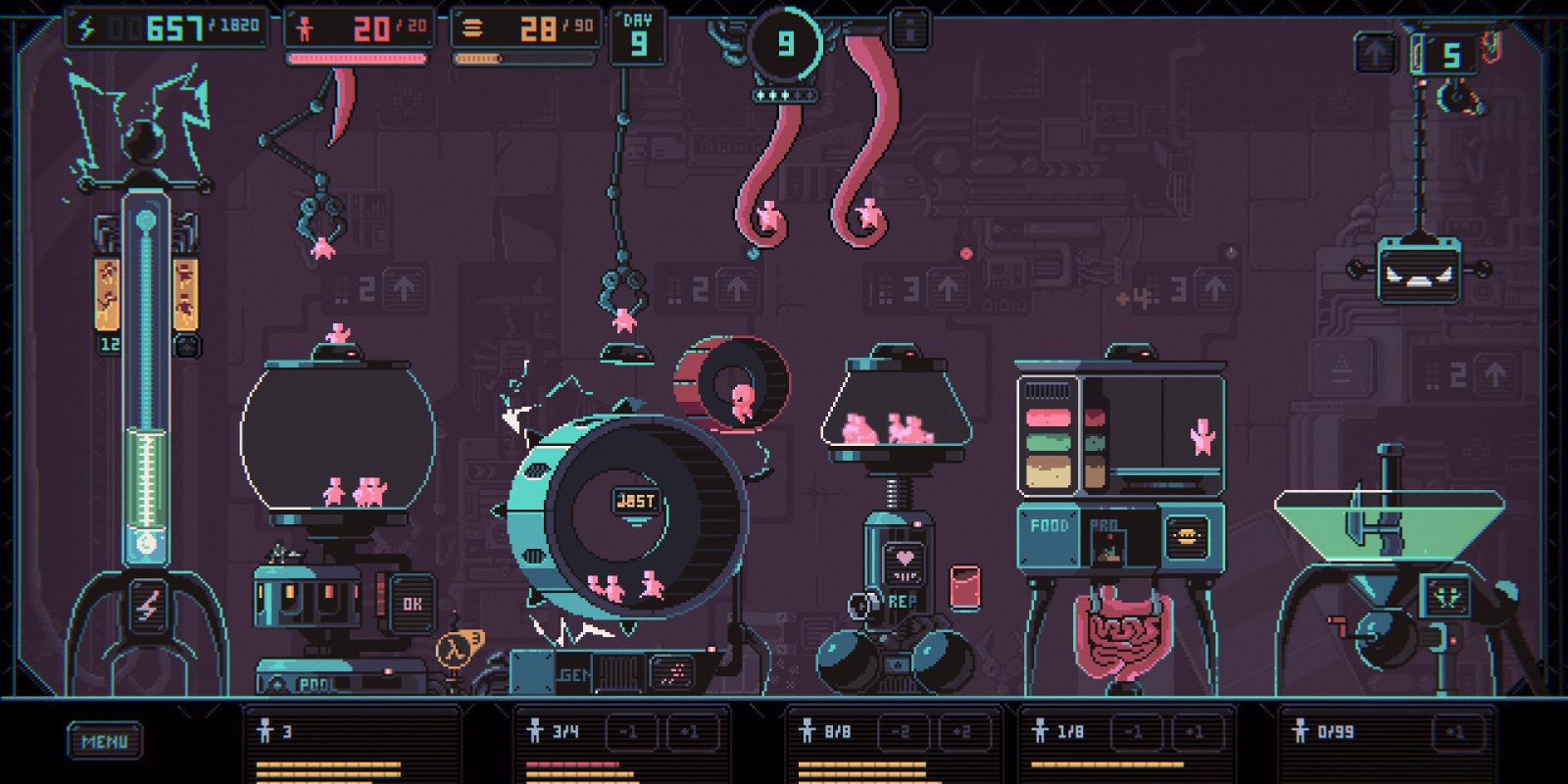Viewport: 1568px width, 784px height.
Task: Open the MENU button
Action: pyautogui.click(x=104, y=741)
